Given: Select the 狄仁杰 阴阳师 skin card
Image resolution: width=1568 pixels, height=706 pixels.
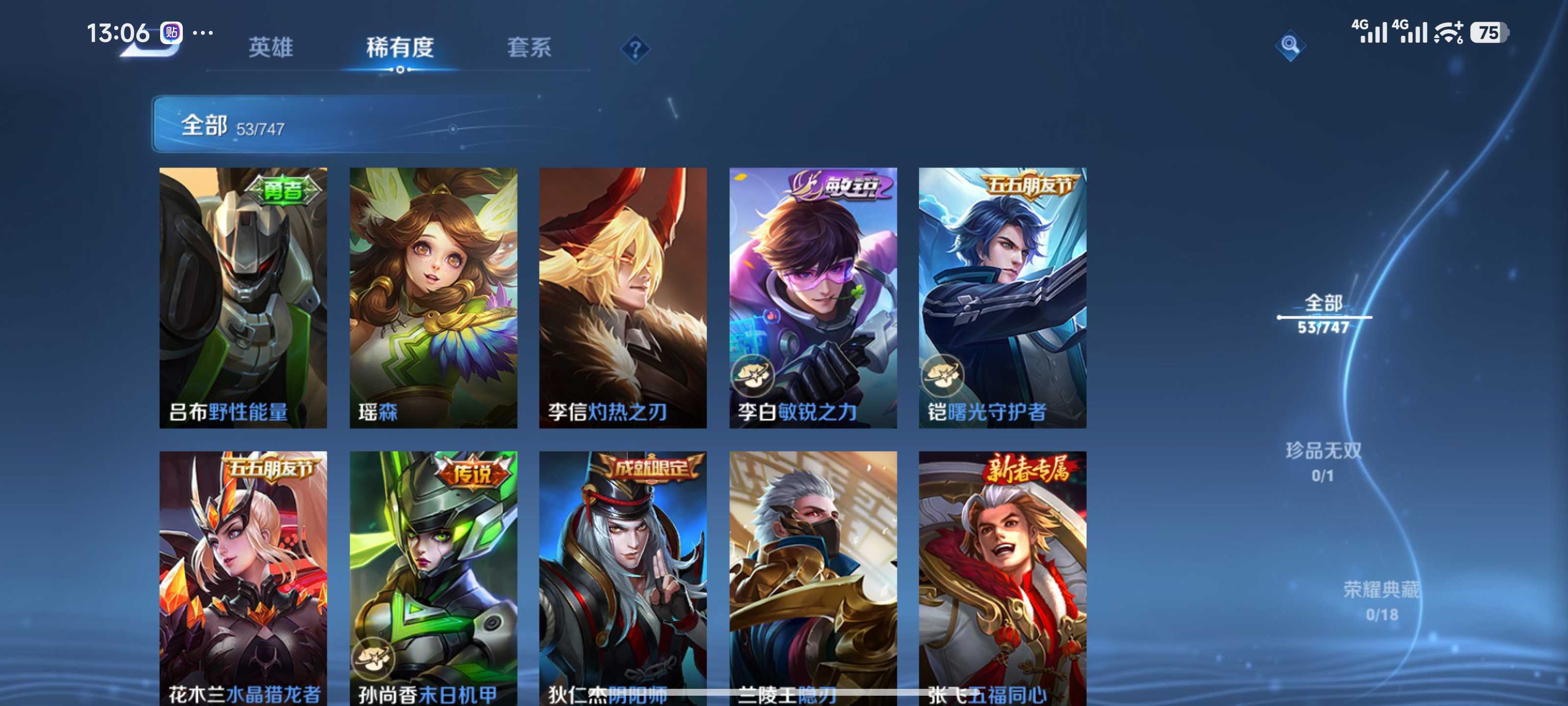Looking at the screenshot, I should click(x=623, y=578).
